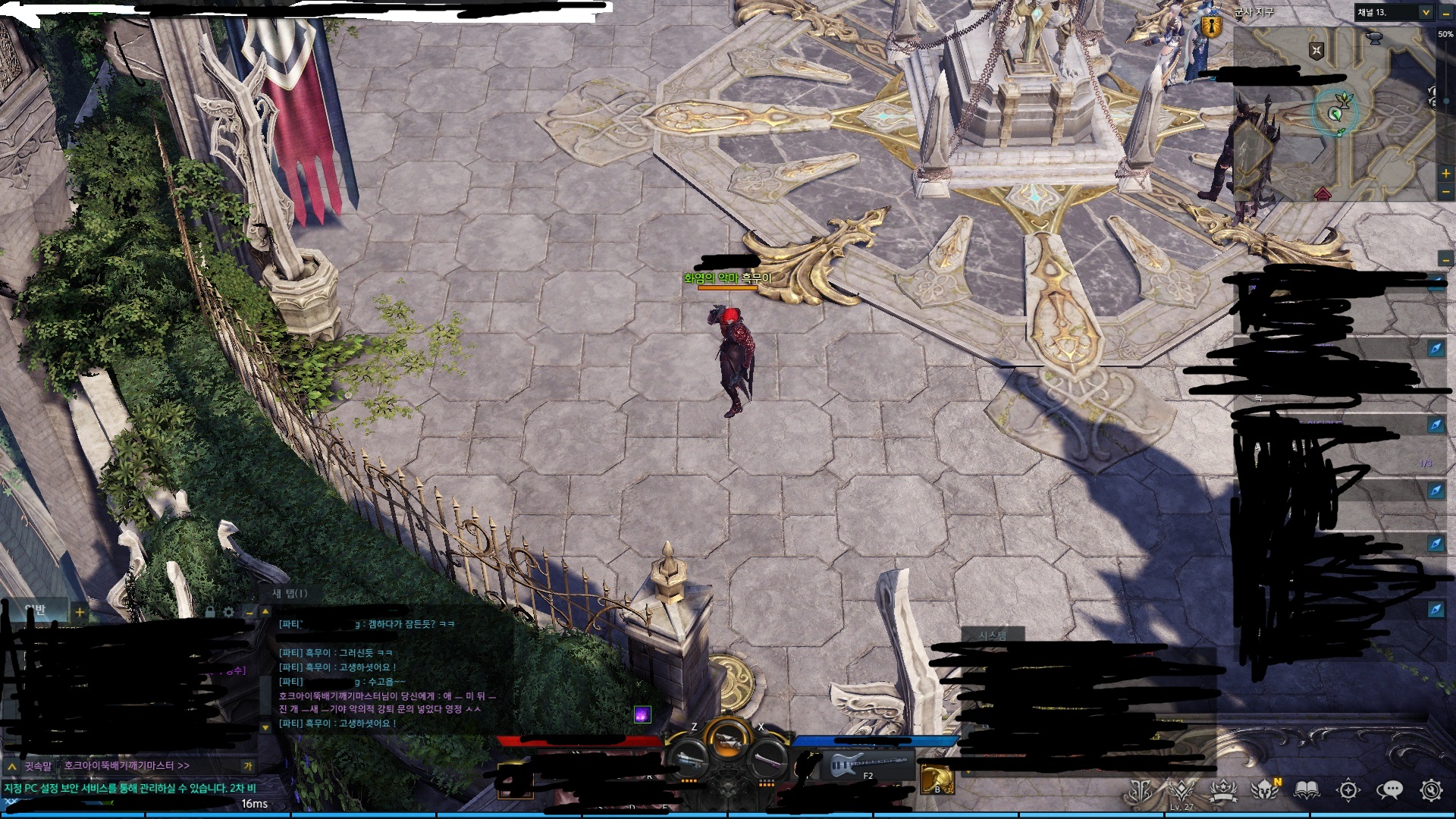Select the guitar instrument slot F2
Viewport: 1456px width, 819px height.
(867, 764)
